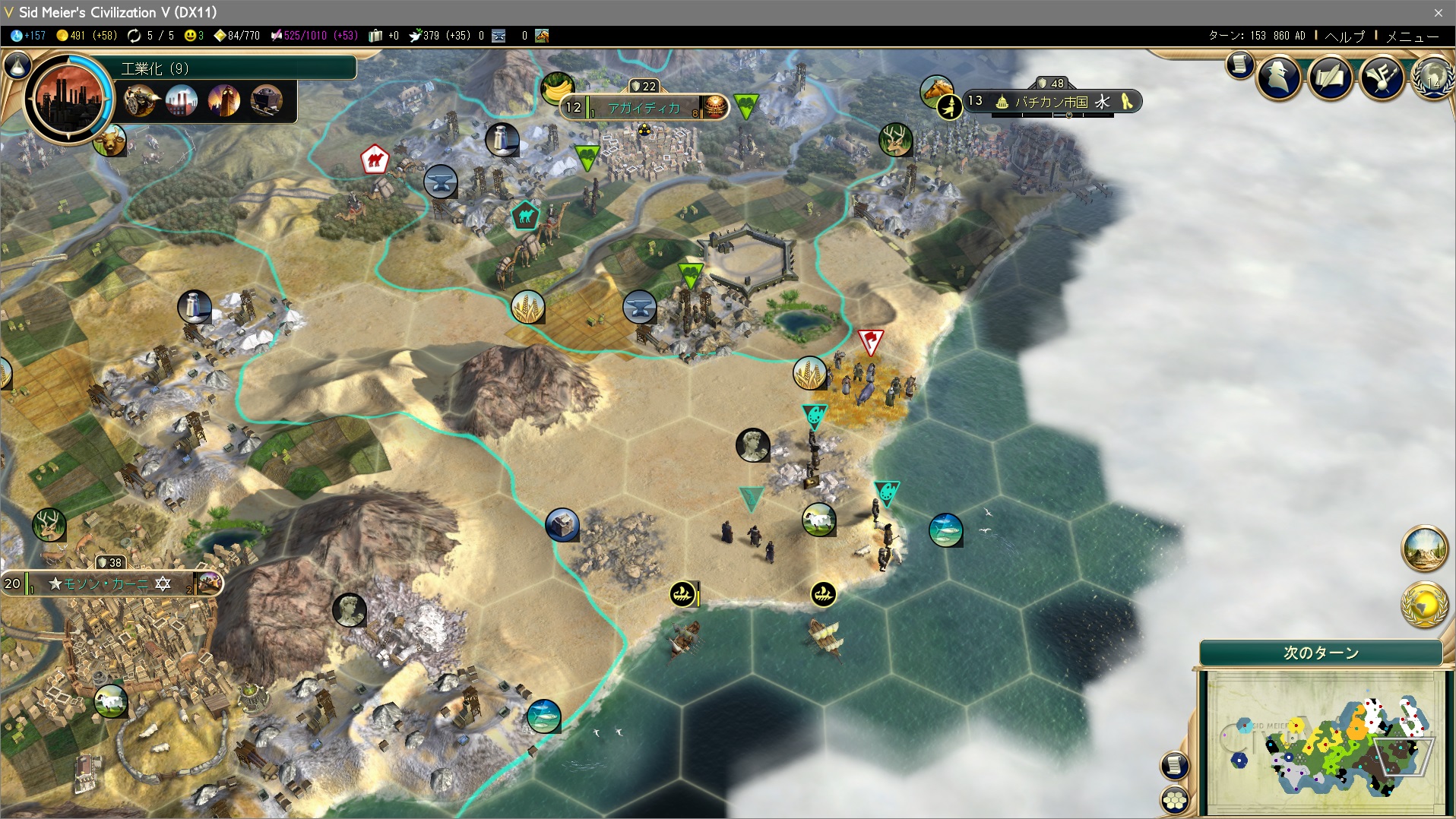The image size is (1456, 819).
Task: Open the espionage overview spy icon
Action: (1279, 77)
